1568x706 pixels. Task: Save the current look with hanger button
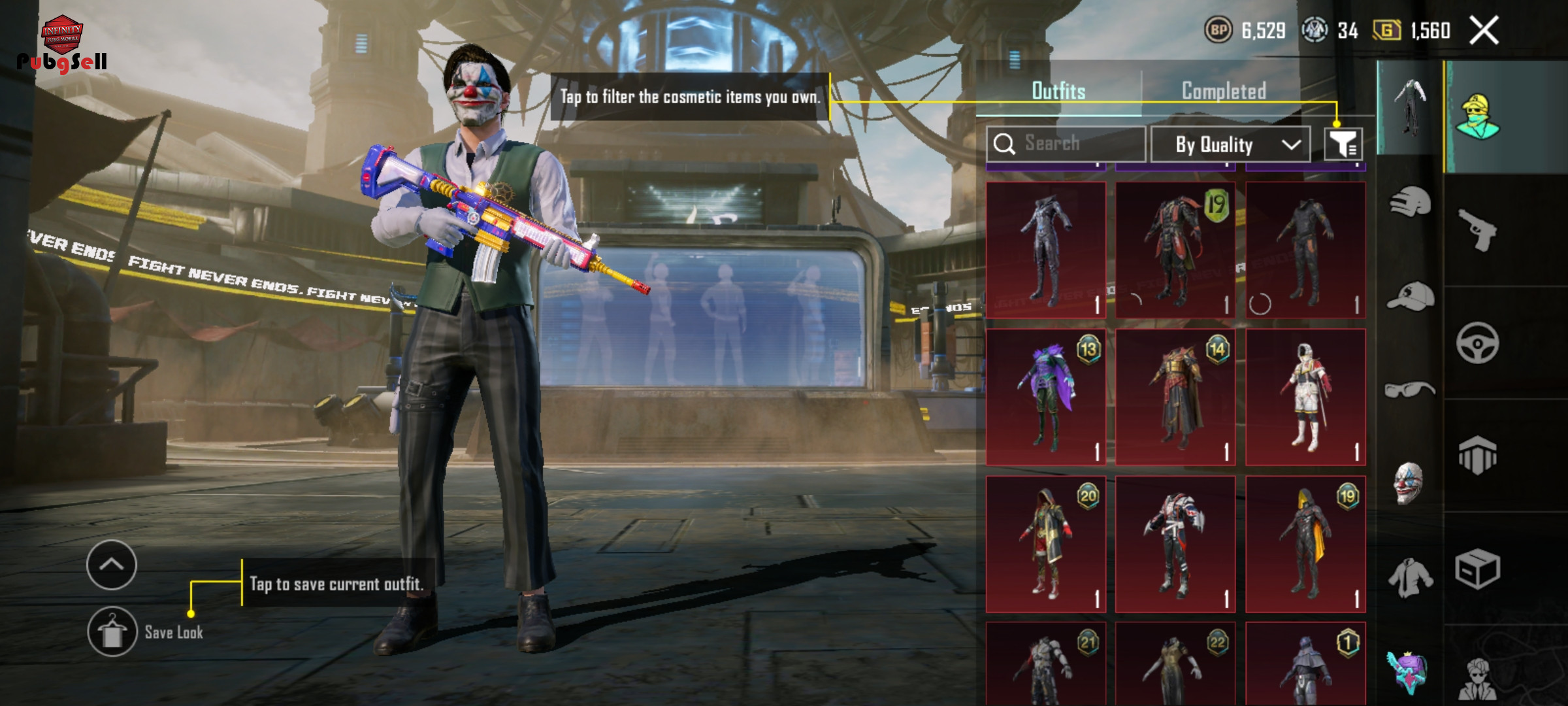[112, 631]
